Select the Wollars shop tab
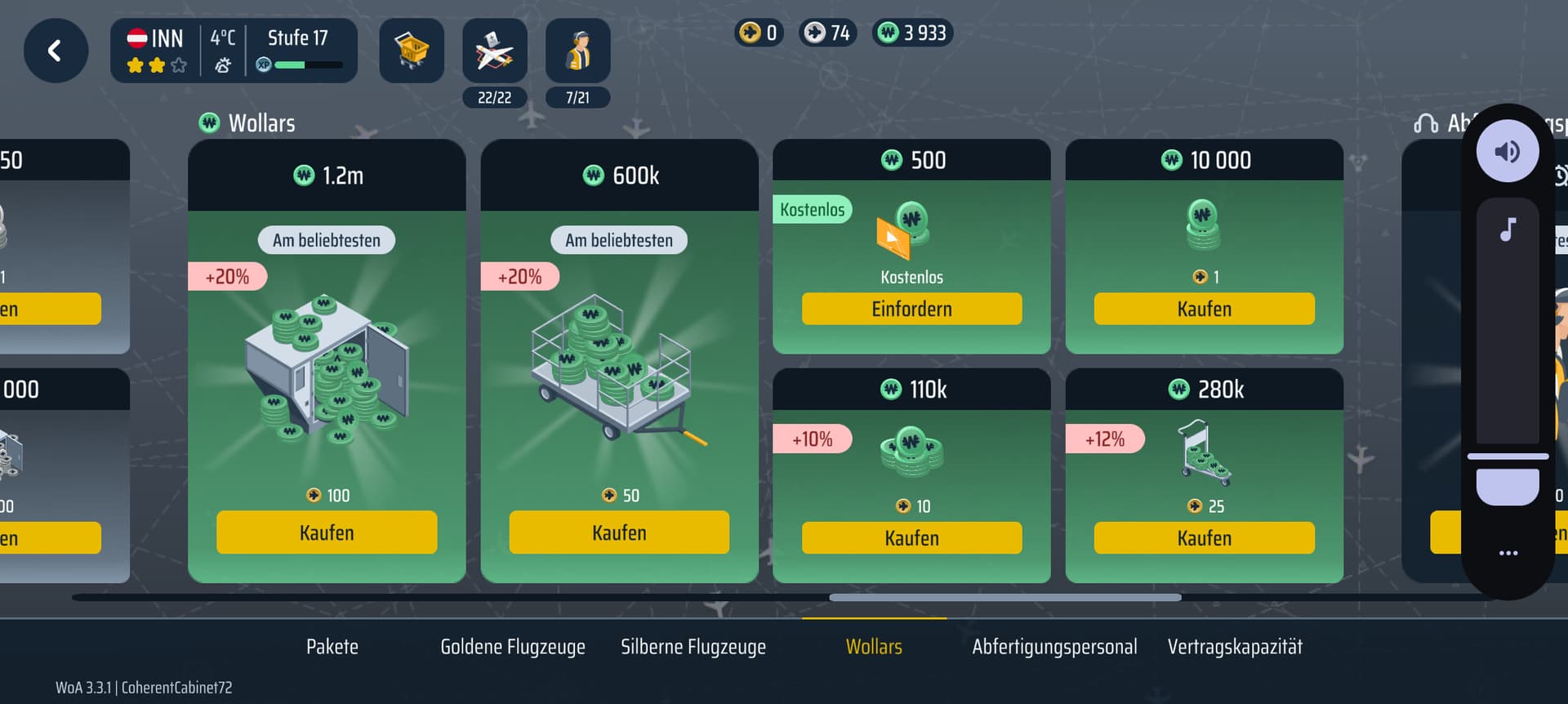This screenshot has width=1568, height=704. [x=874, y=647]
